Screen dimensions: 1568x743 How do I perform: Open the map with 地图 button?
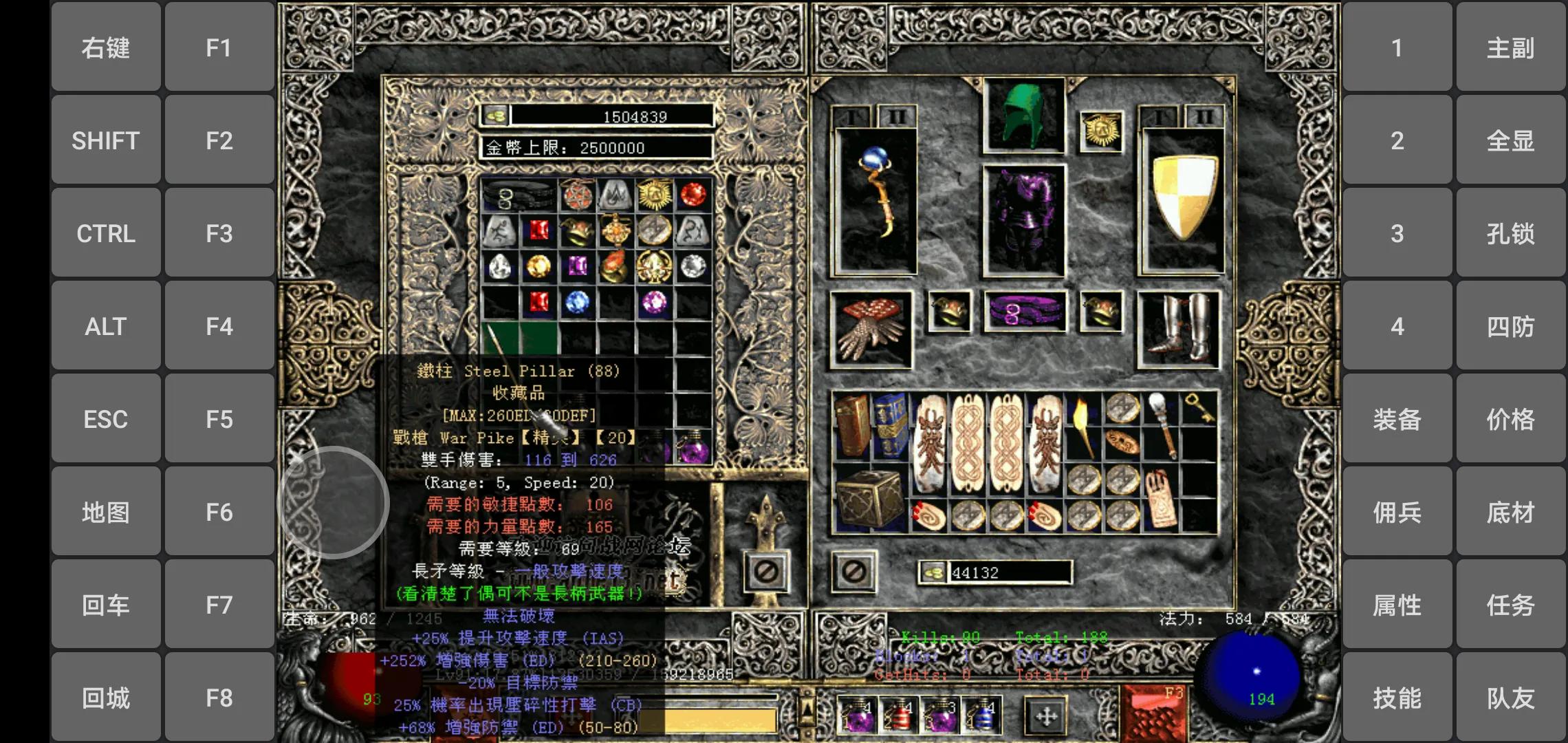(106, 513)
